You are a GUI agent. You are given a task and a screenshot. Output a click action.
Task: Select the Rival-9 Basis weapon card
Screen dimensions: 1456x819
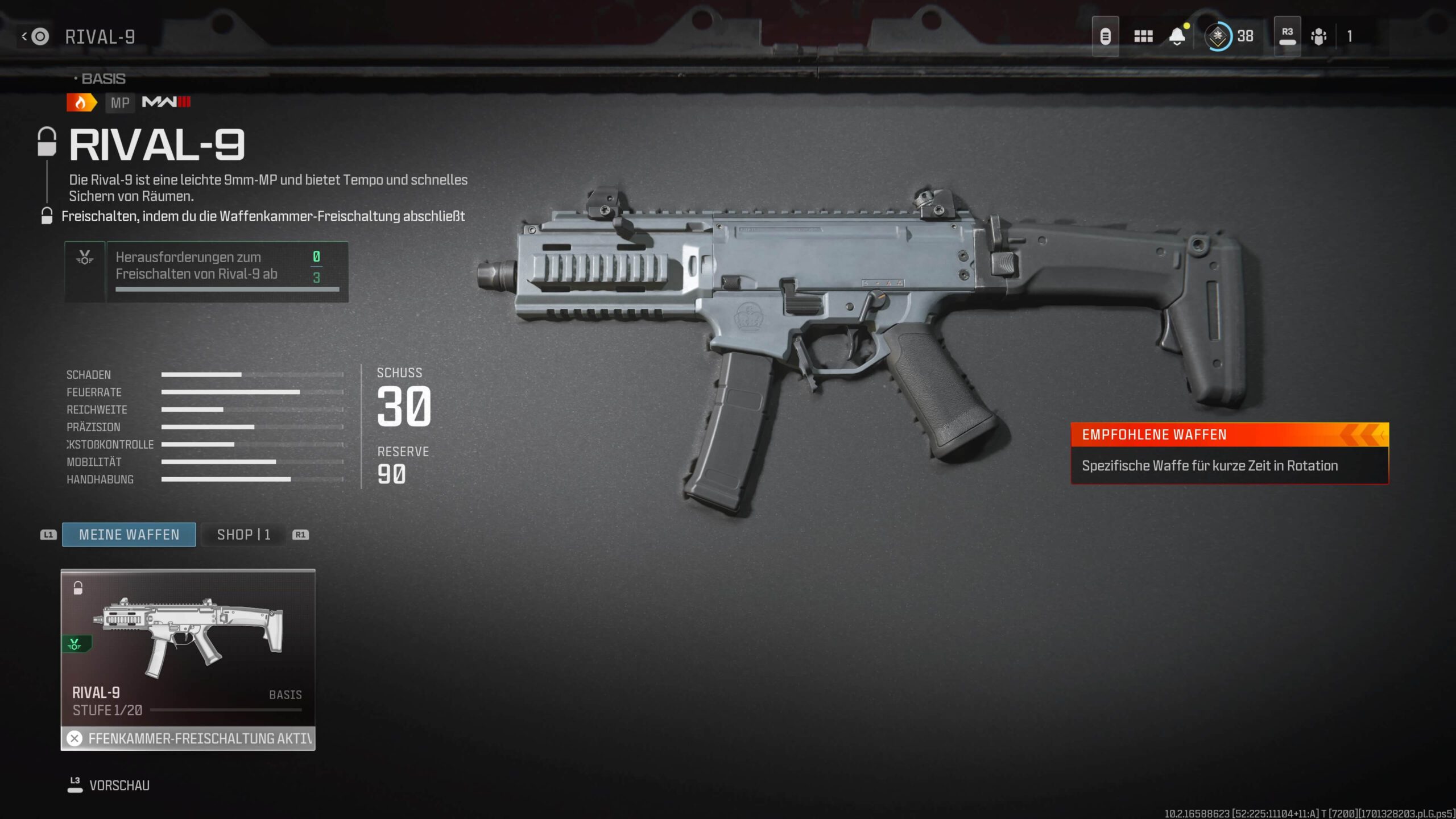(188, 648)
